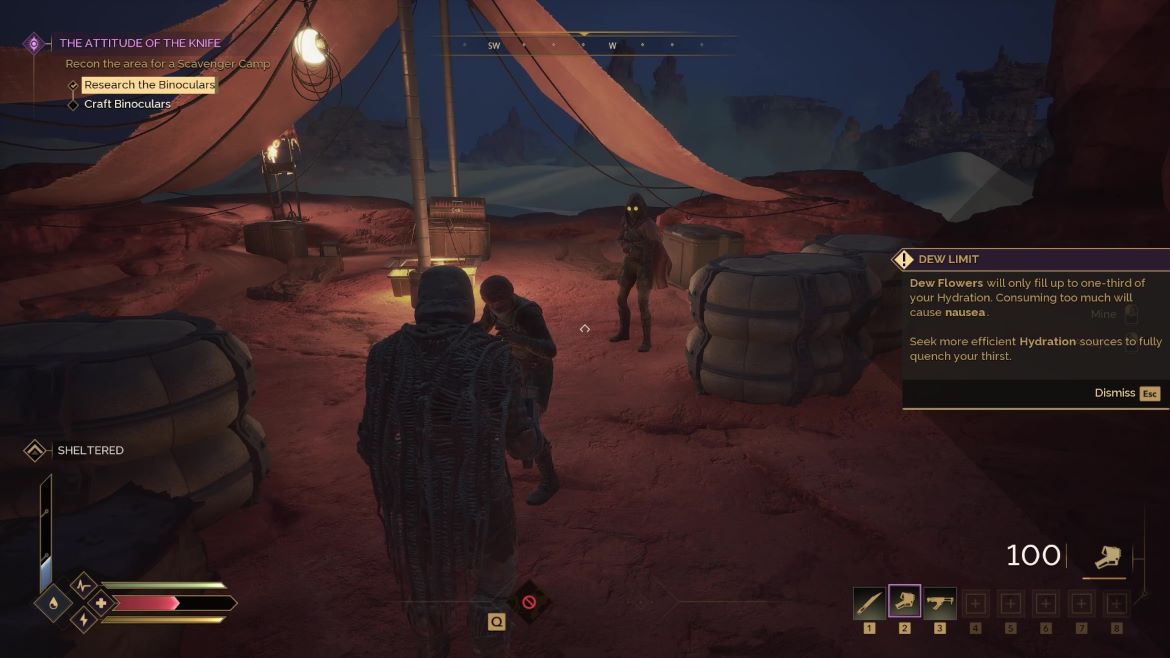Click the heartbeat pulse icon
1170x658 pixels.
tap(83, 585)
